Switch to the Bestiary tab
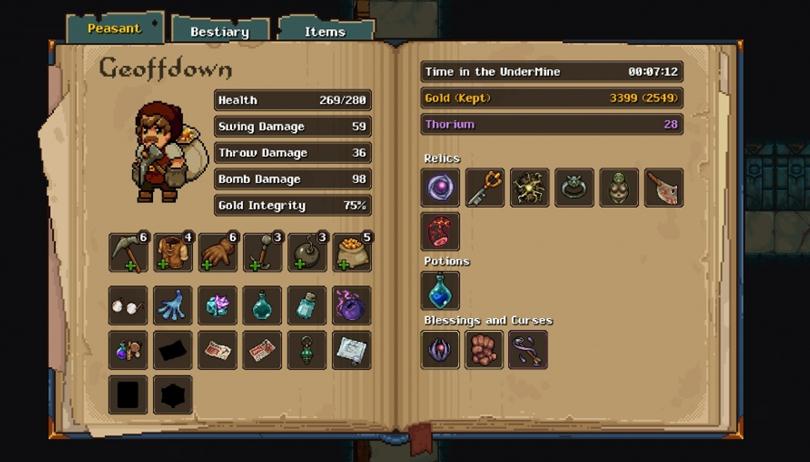 (x=219, y=31)
